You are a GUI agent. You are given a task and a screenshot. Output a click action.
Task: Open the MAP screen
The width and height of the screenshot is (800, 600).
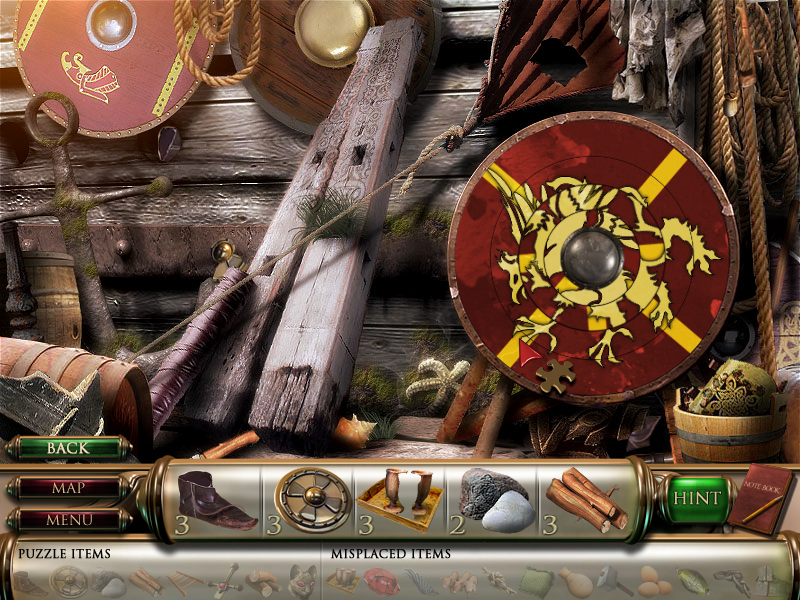point(68,489)
